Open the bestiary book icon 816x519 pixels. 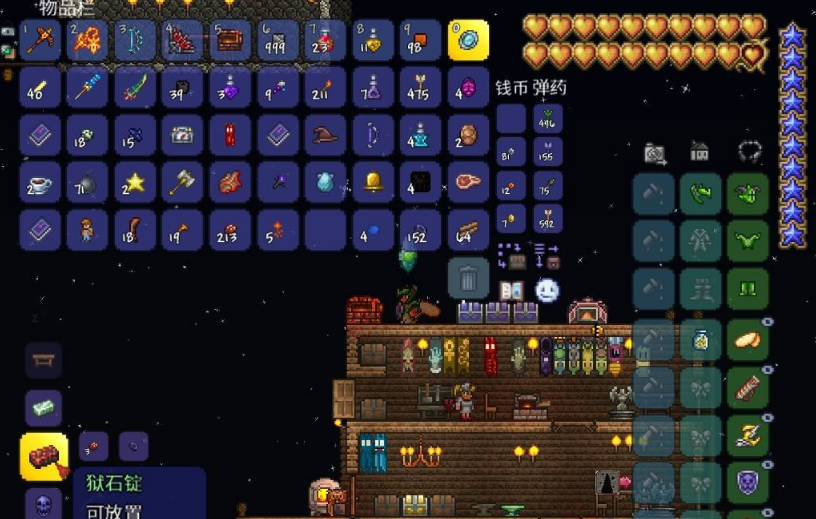coord(511,290)
